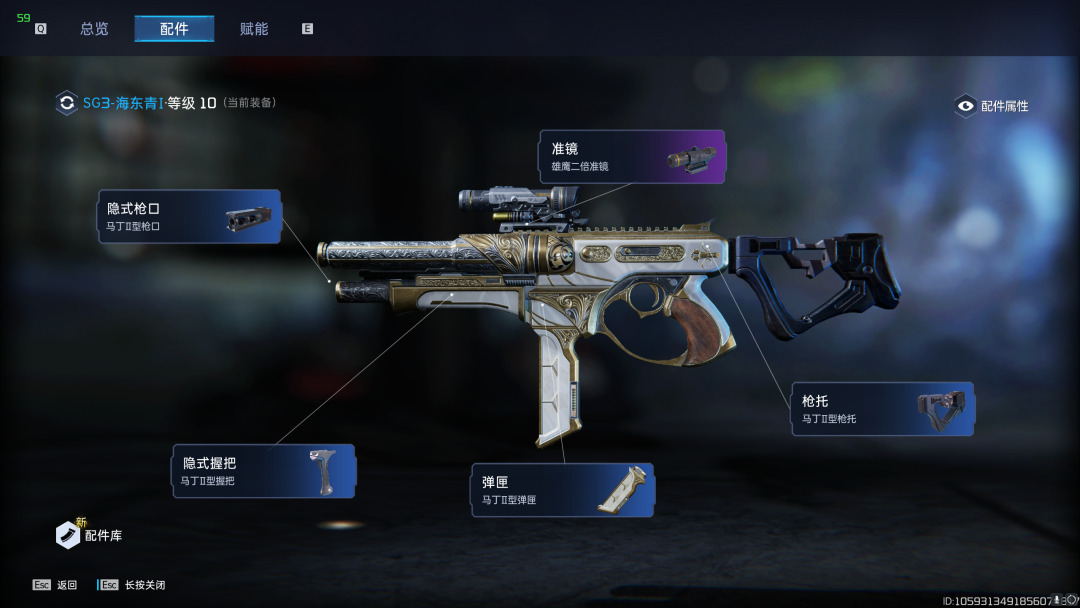1080x608 pixels.
Task: Select the 枪托 stock attachment slot
Action: coord(882,408)
